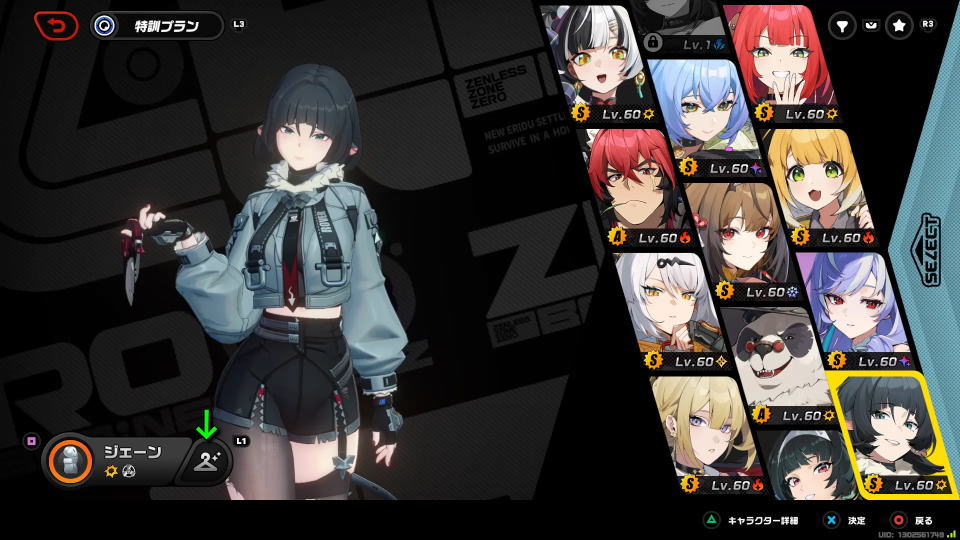Toggle the star favorites filter
Screen dimensions: 960x540
[899, 27]
